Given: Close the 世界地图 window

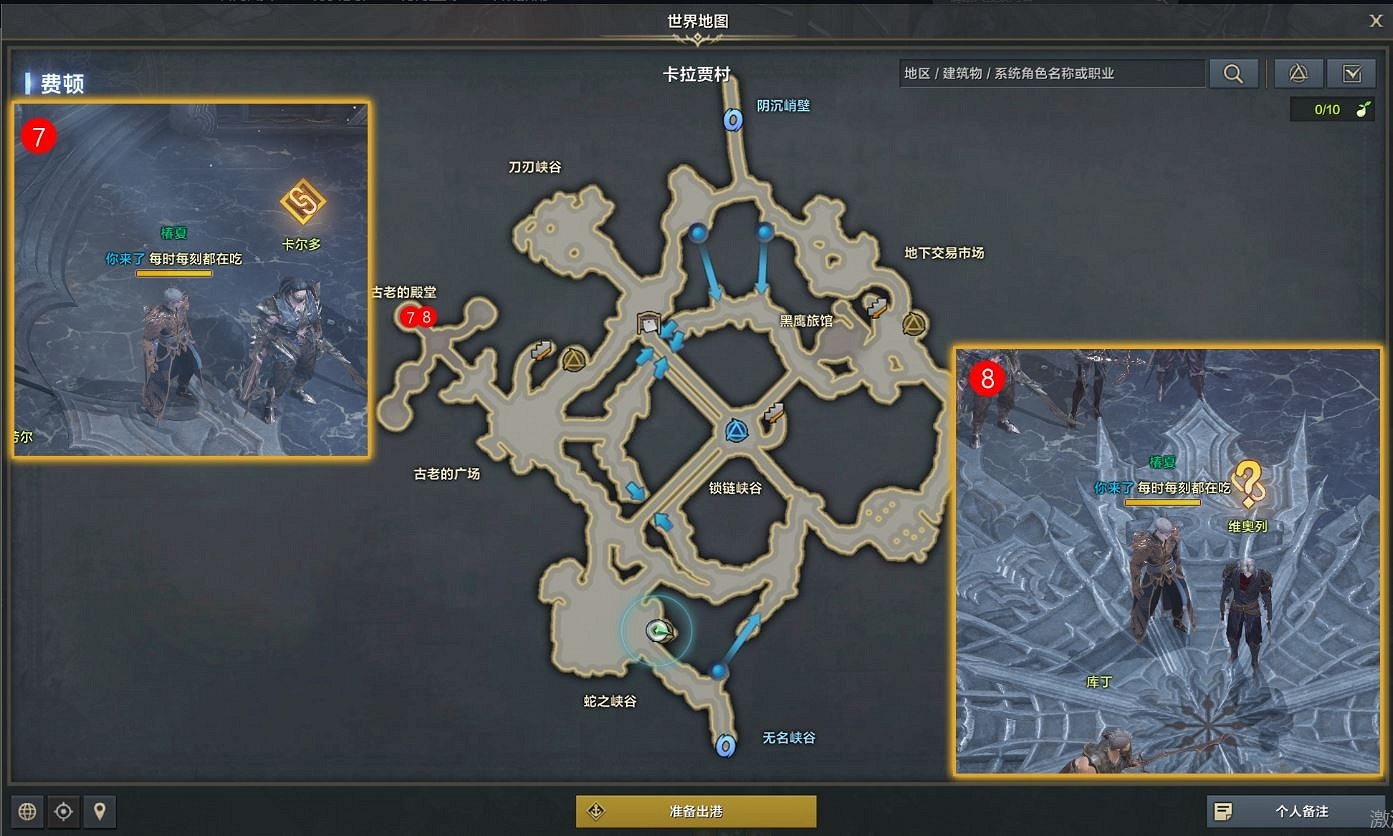Looking at the screenshot, I should click(x=1376, y=20).
